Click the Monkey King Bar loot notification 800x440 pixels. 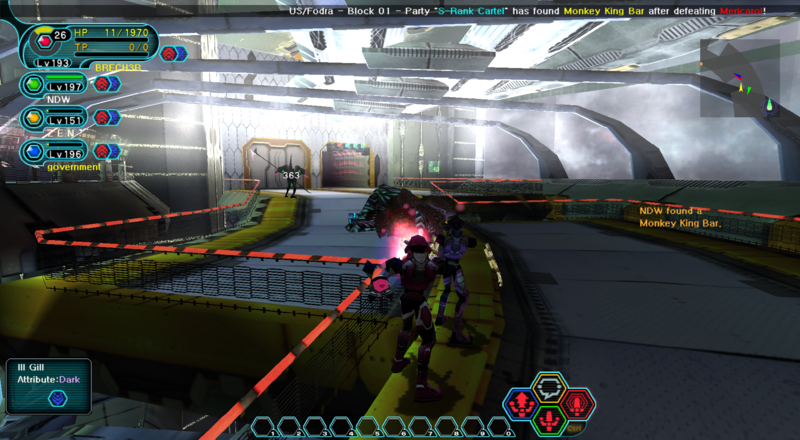680,217
